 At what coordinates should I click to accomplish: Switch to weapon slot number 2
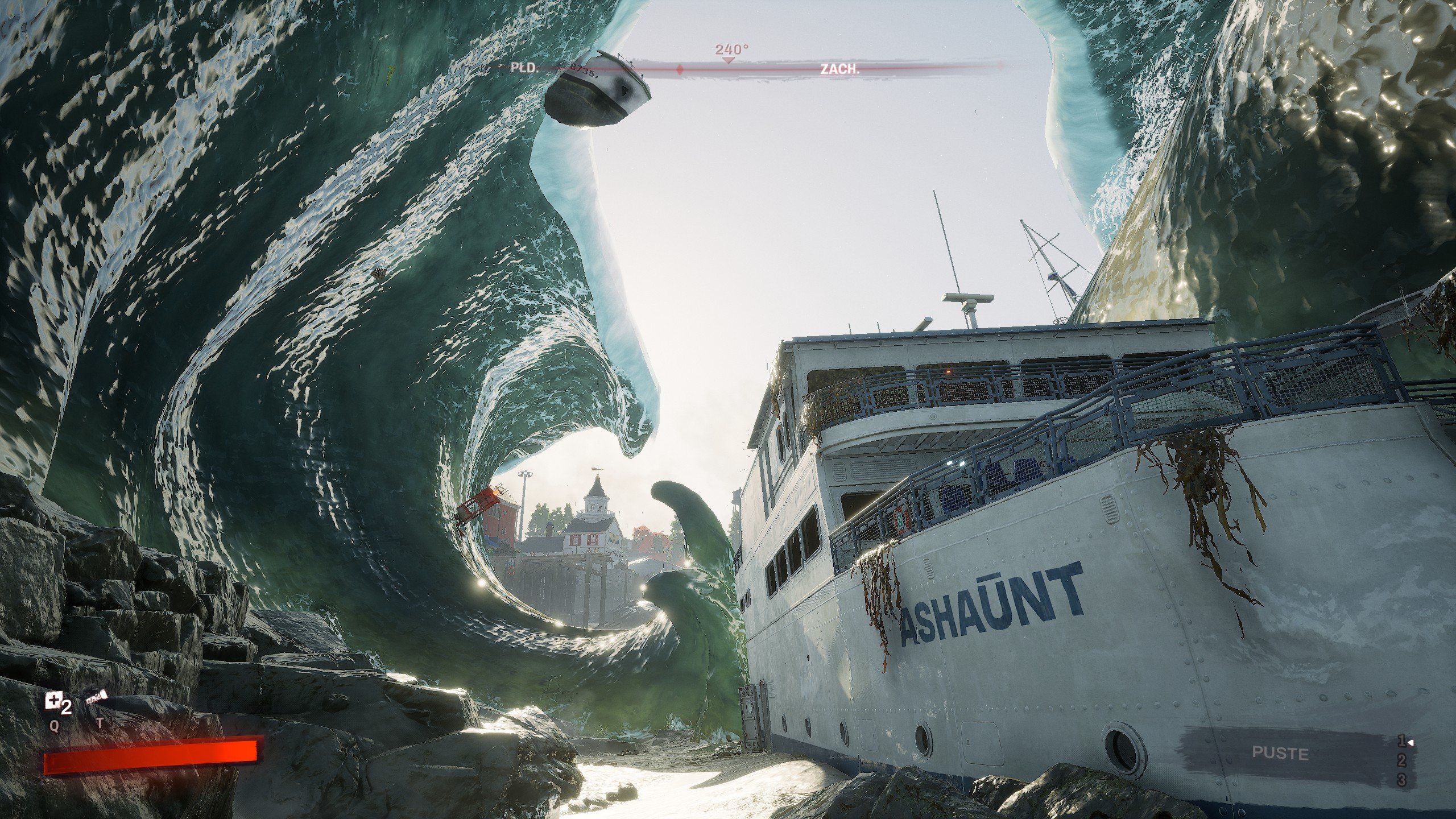1402,760
